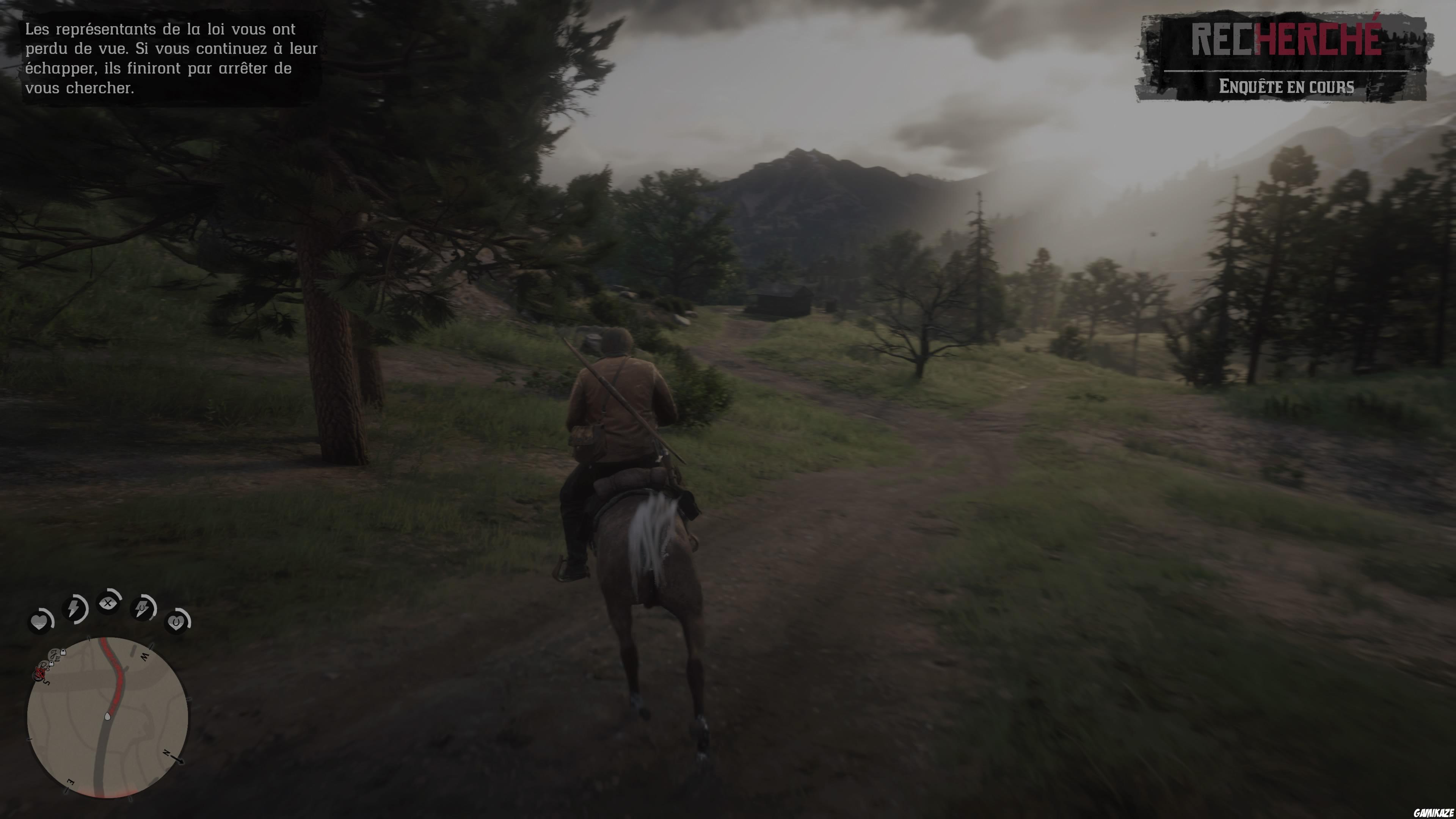Click the red X danger marker on minimap

[40, 674]
